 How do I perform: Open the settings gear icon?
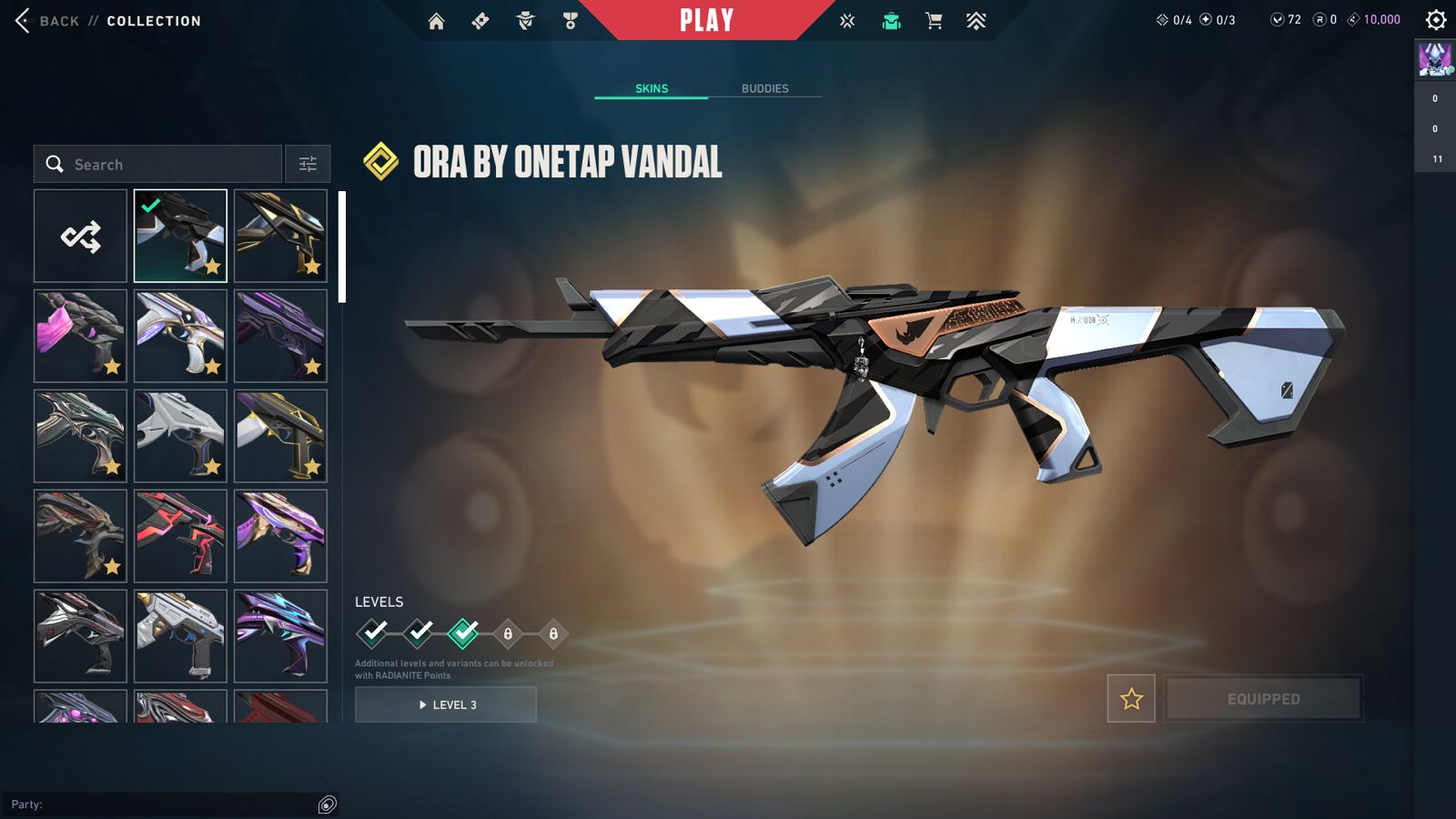(x=1436, y=20)
